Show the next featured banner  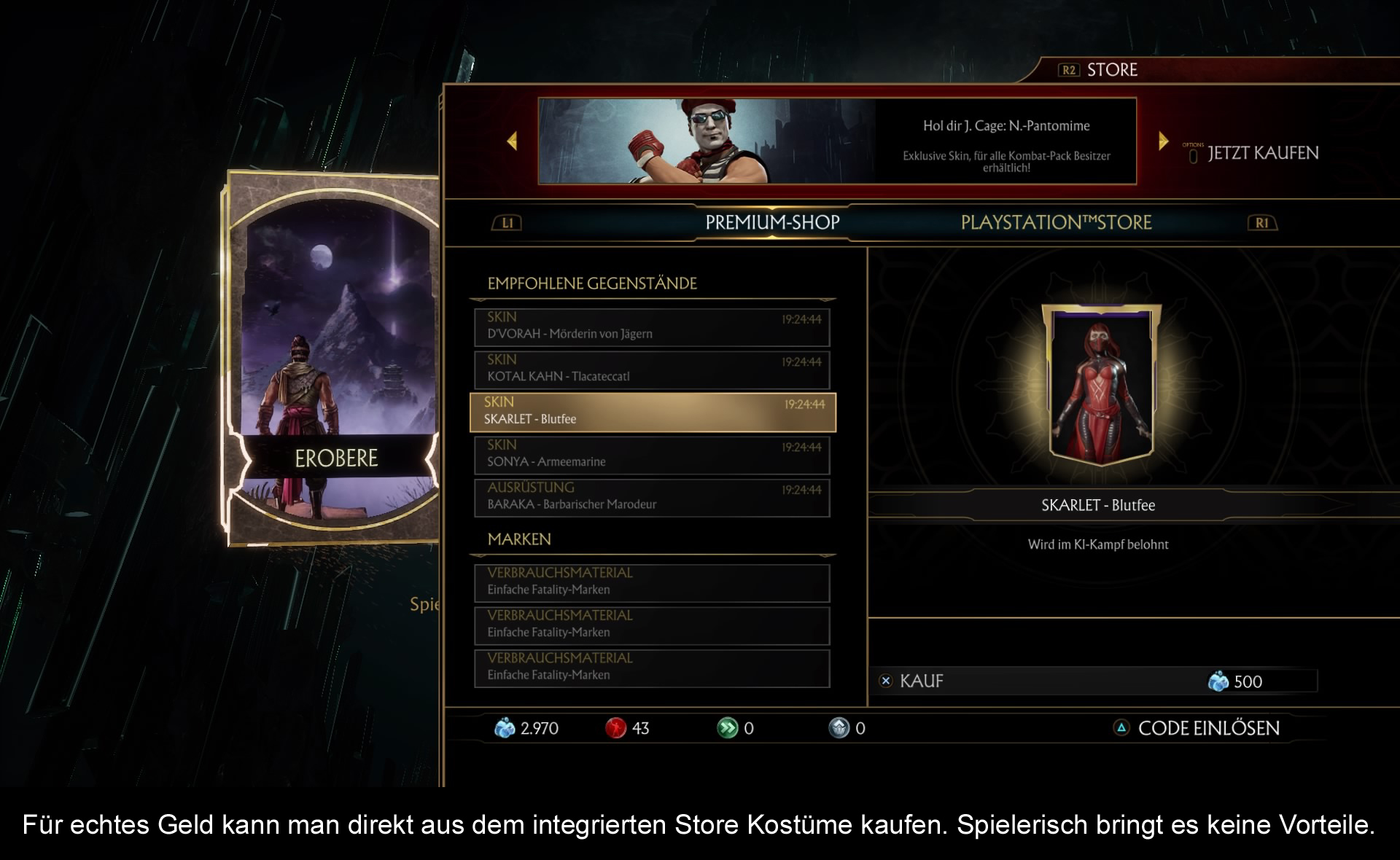click(x=1163, y=141)
